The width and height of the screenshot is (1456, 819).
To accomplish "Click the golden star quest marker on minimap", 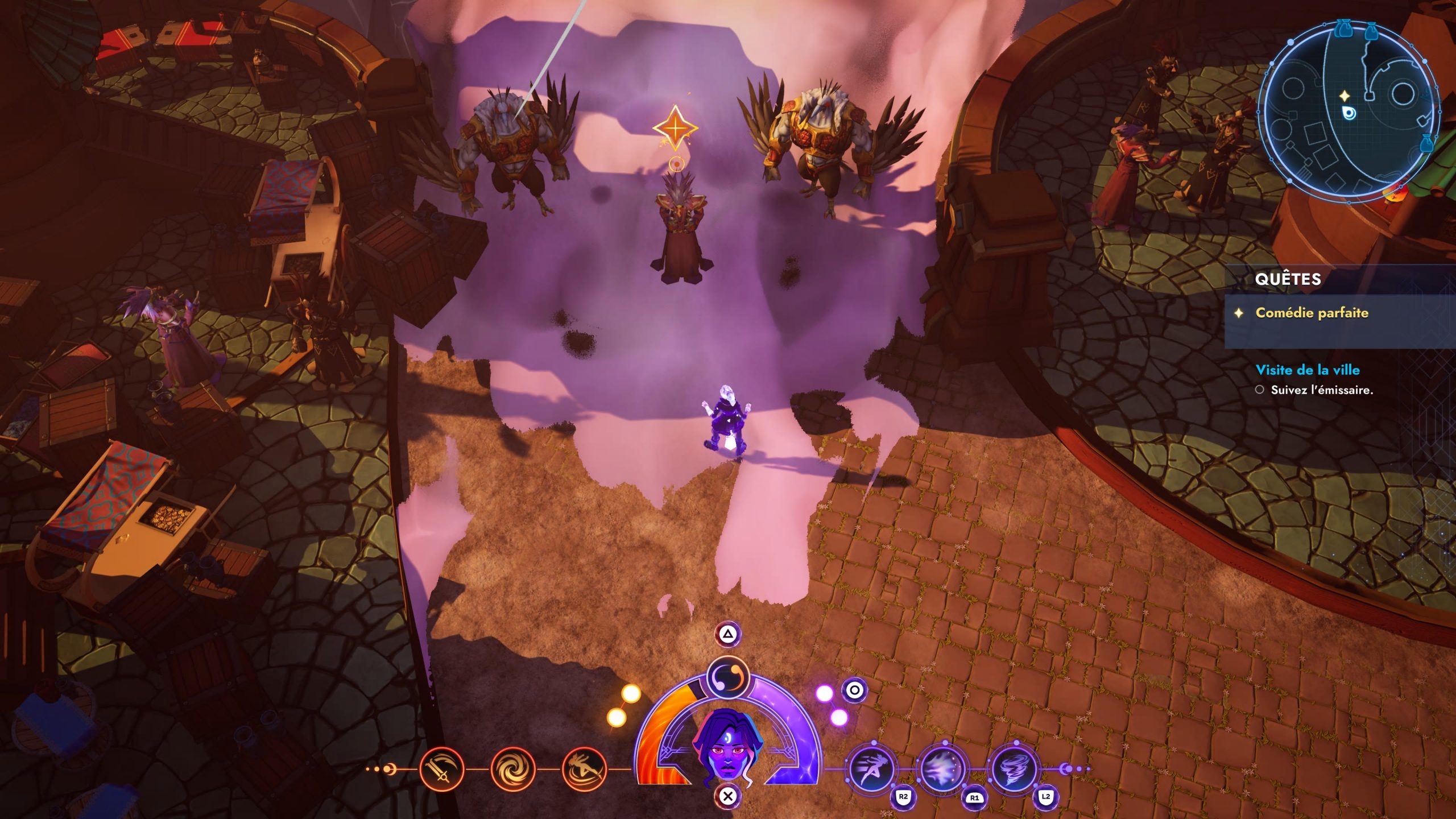I will click(1345, 96).
